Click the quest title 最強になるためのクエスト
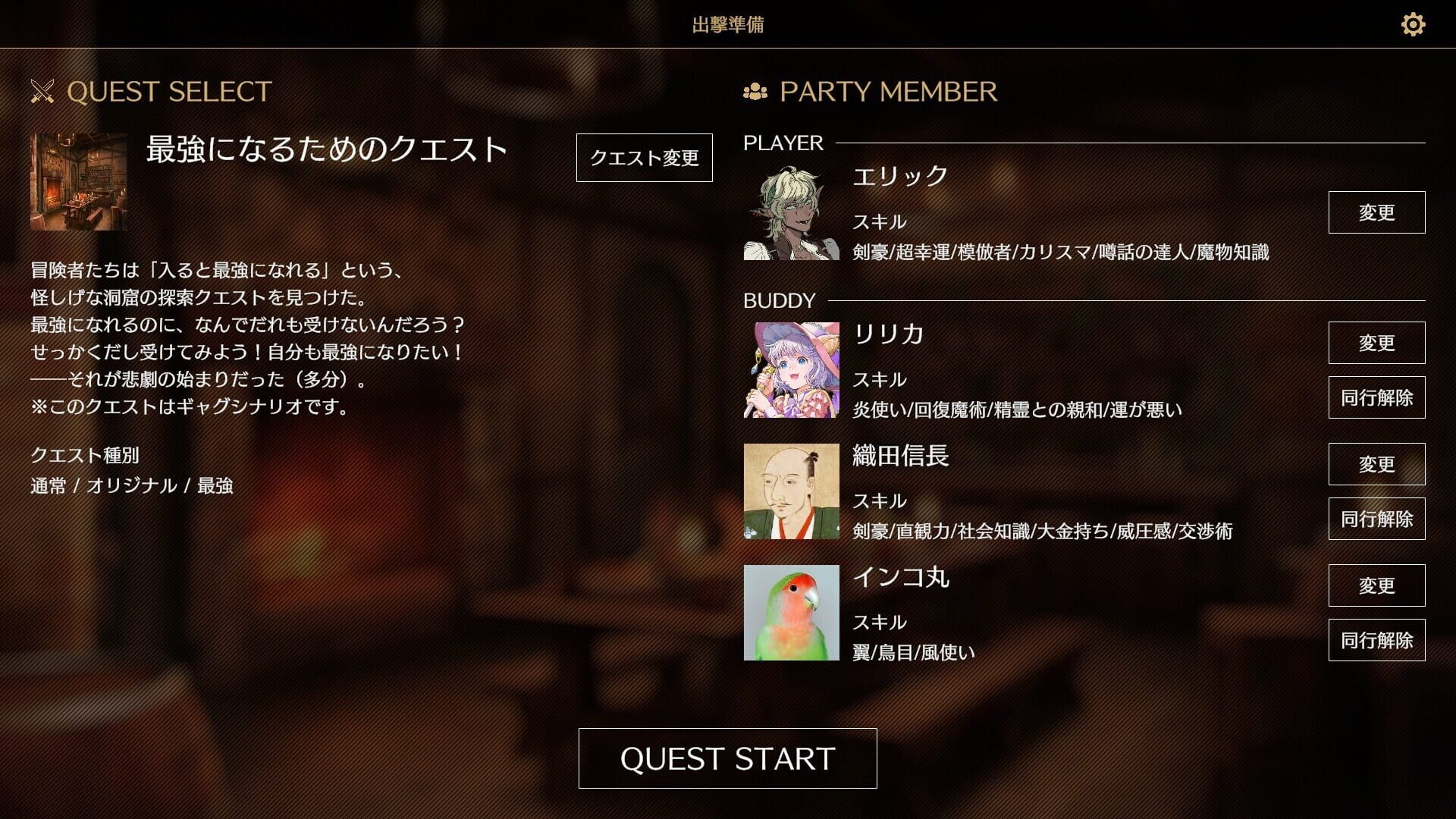 pos(326,149)
